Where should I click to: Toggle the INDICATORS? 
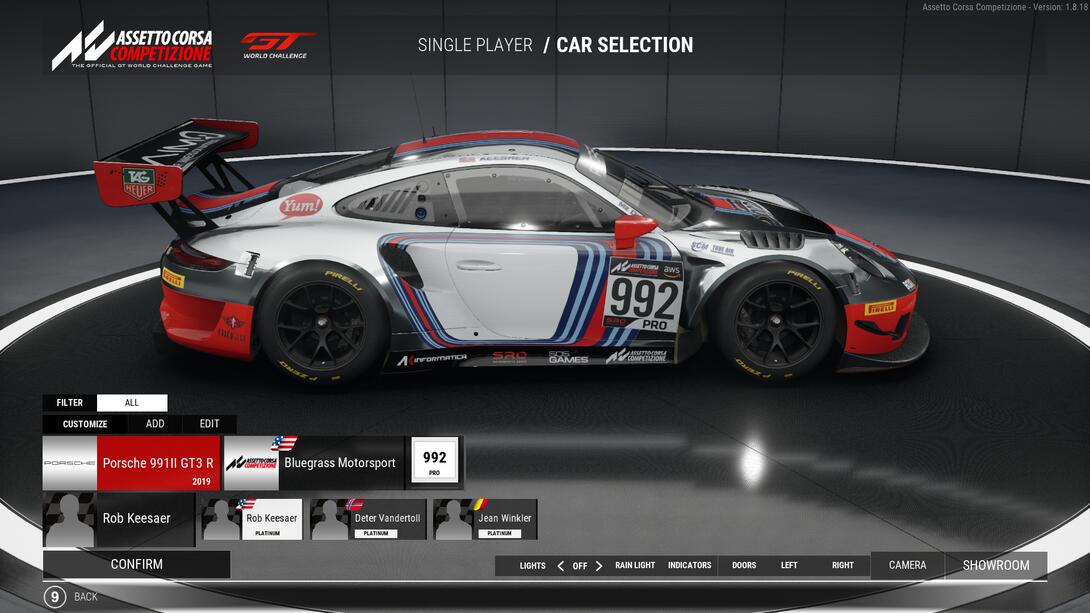pyautogui.click(x=689, y=566)
